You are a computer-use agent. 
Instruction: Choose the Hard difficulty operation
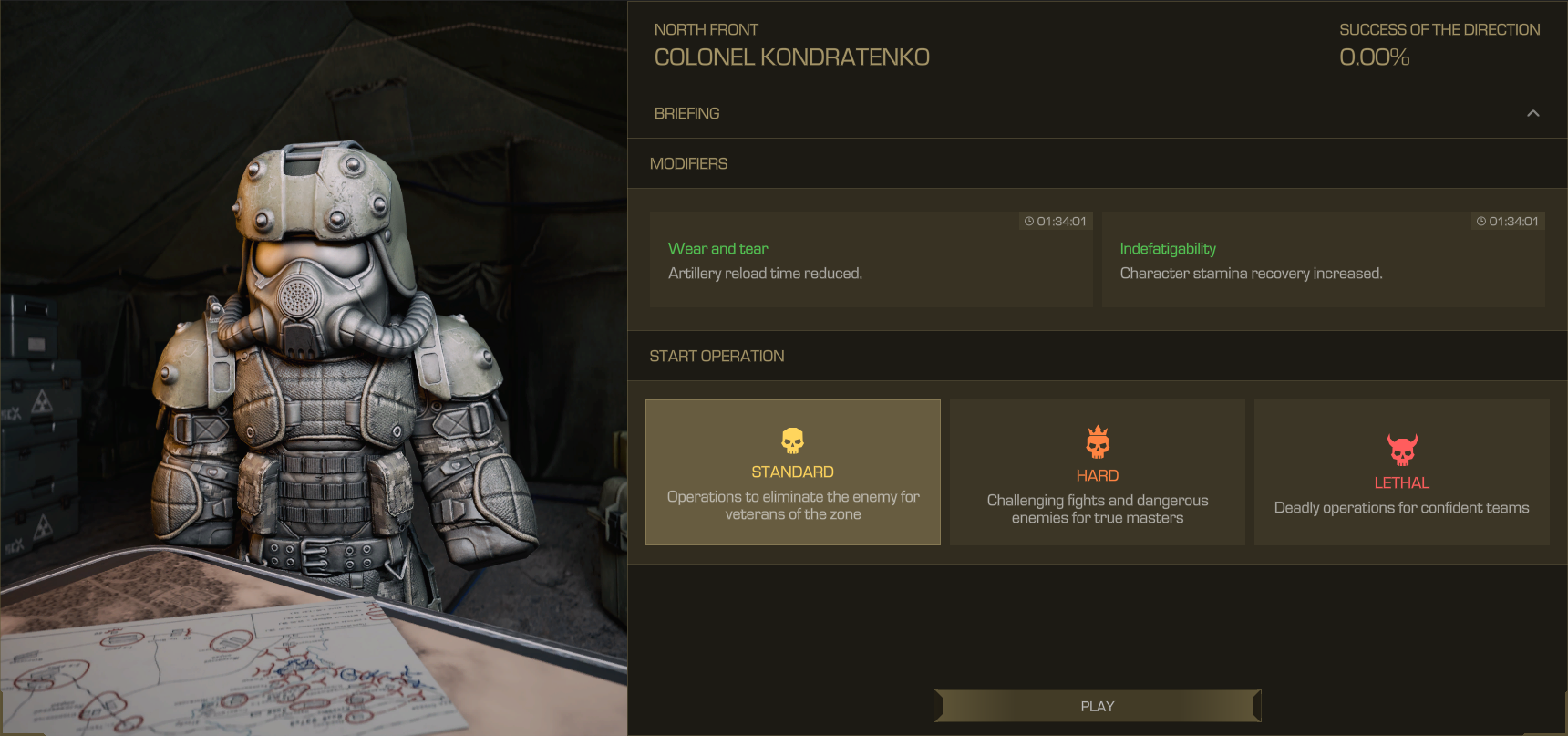(1097, 472)
